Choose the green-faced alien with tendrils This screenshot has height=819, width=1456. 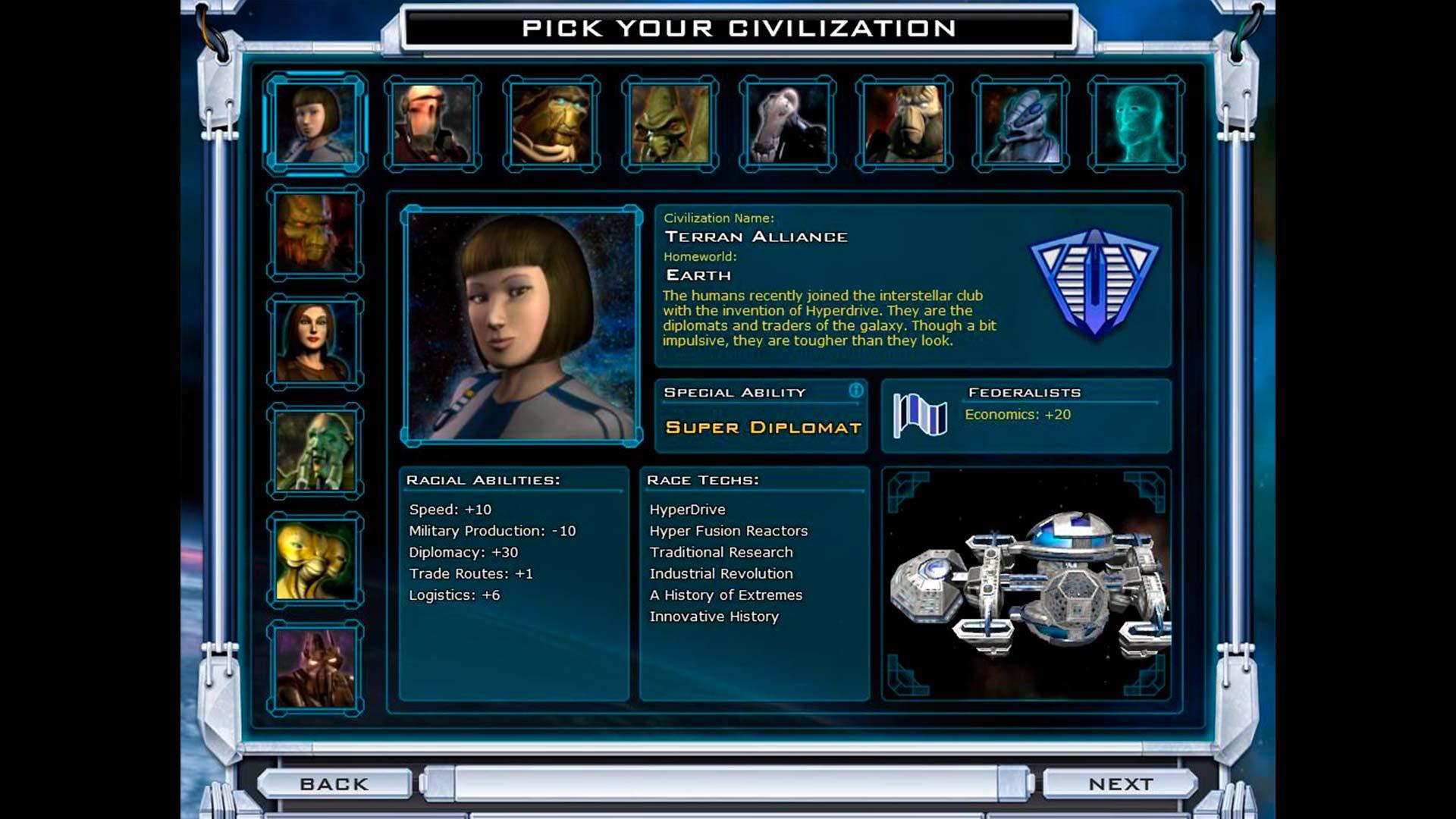(315, 451)
